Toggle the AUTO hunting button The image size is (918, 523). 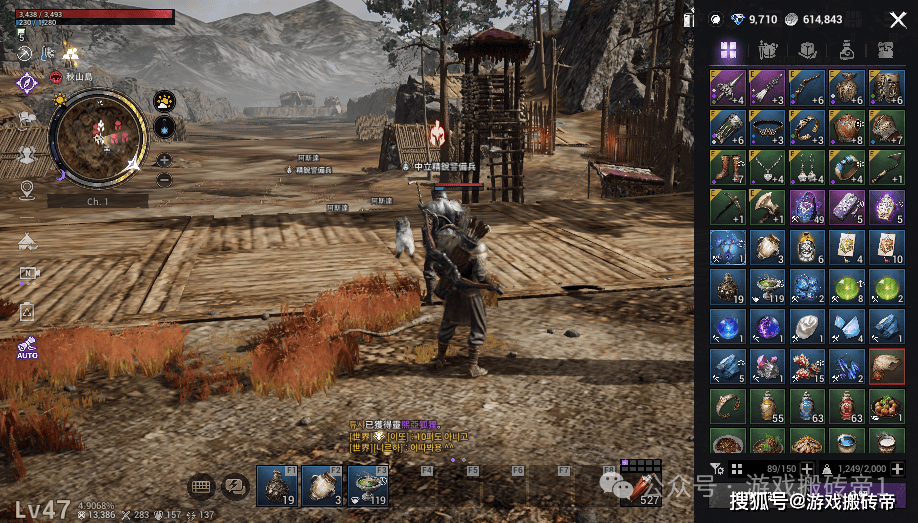click(x=26, y=350)
